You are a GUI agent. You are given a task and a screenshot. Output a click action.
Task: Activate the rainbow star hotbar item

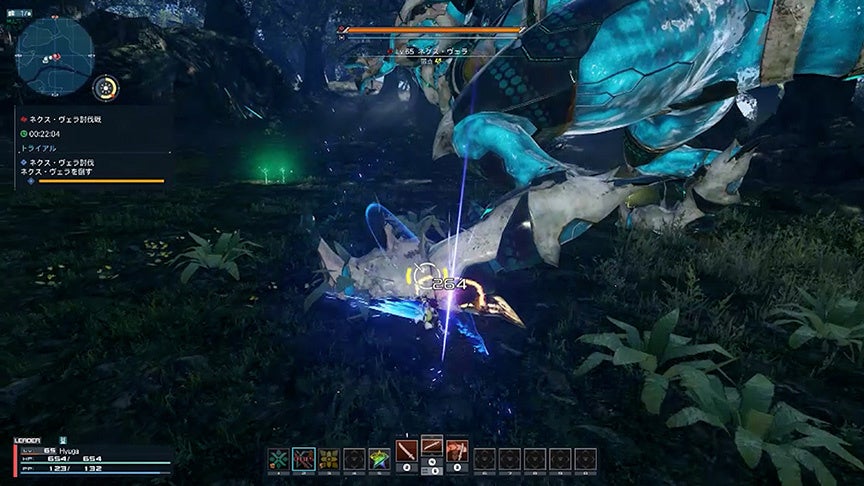[x=379, y=459]
